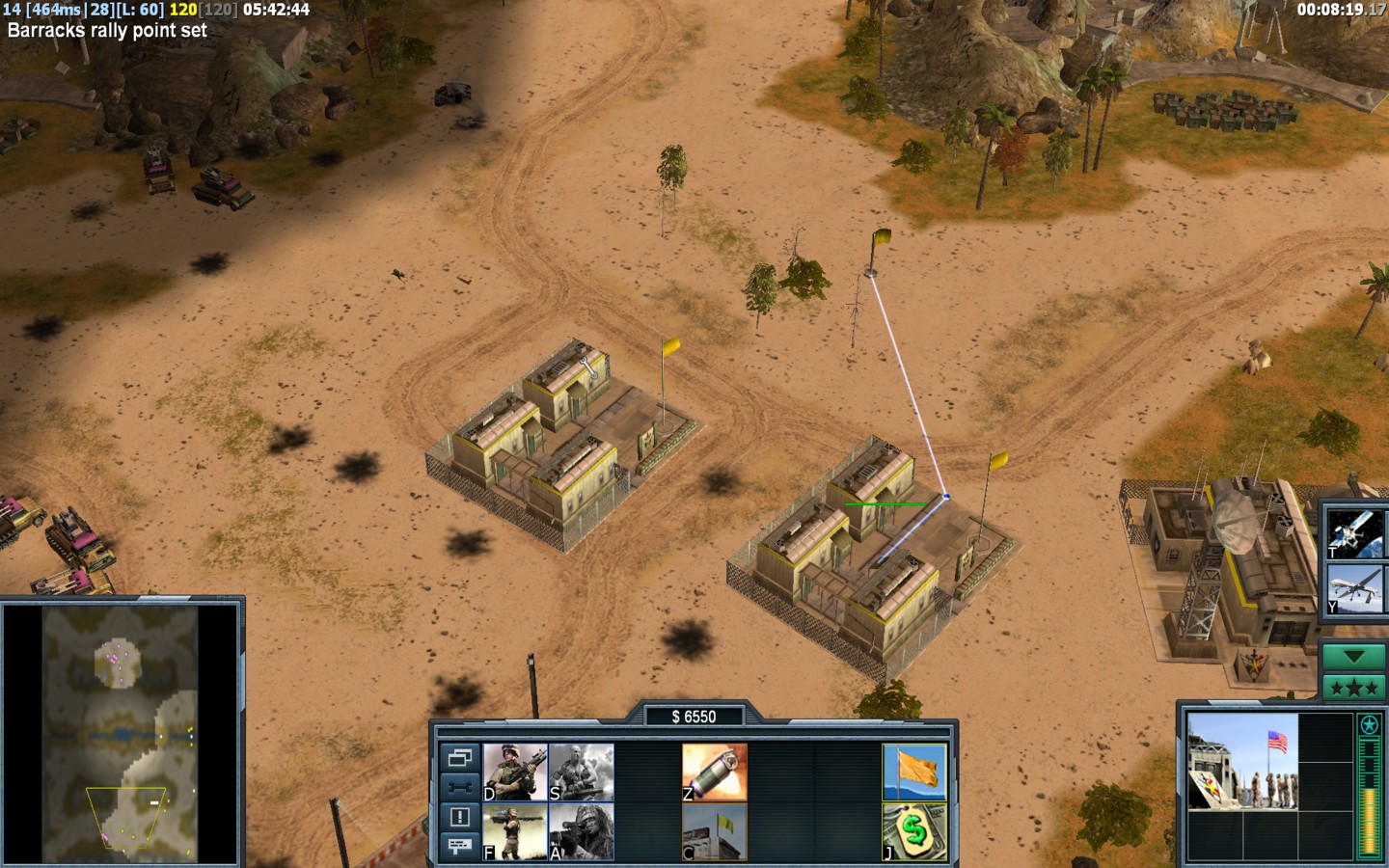Set rally point with orange flag icon
The height and width of the screenshot is (868, 1389).
click(914, 772)
